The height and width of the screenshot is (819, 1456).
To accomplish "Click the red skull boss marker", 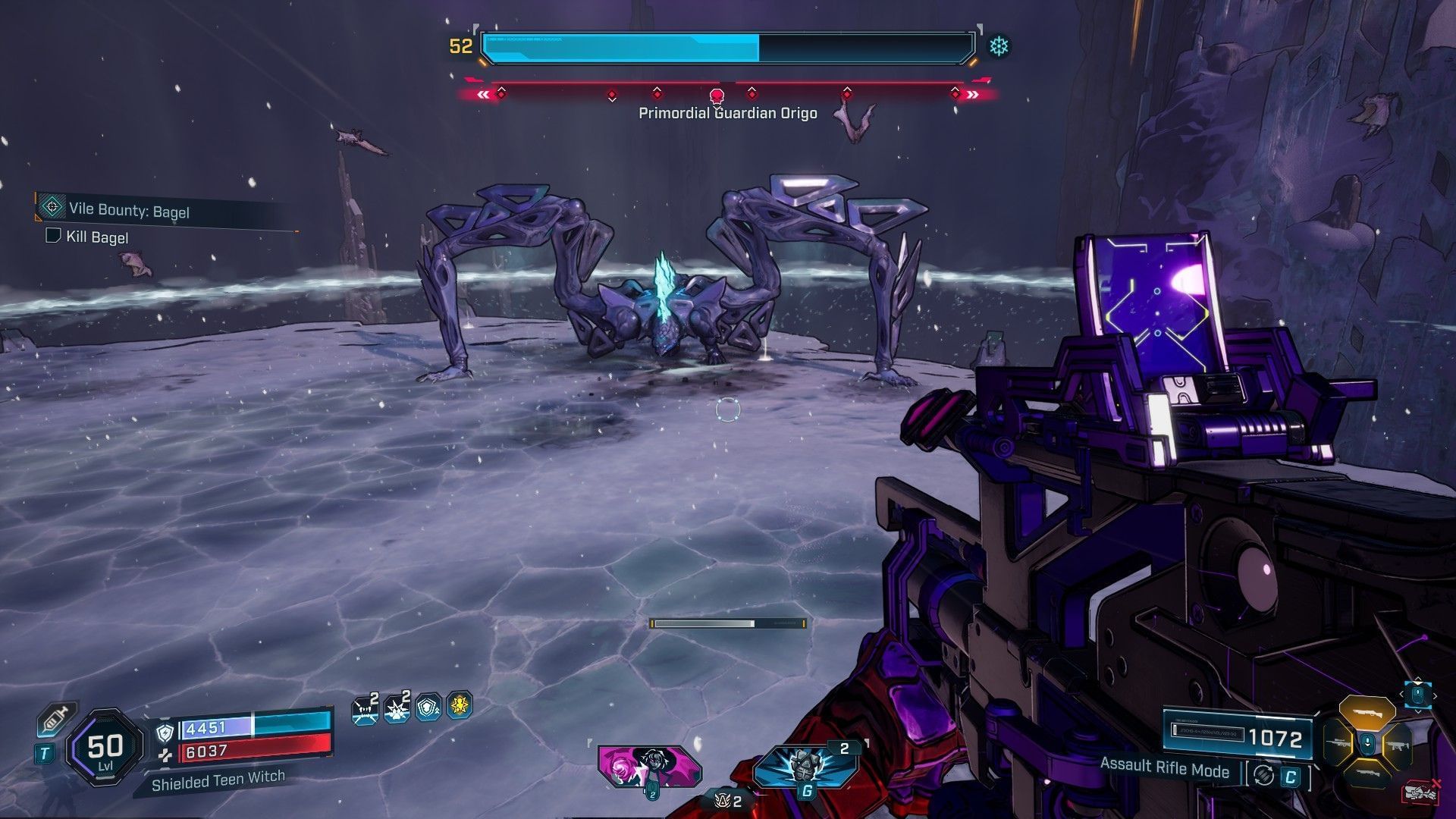I will click(x=716, y=96).
